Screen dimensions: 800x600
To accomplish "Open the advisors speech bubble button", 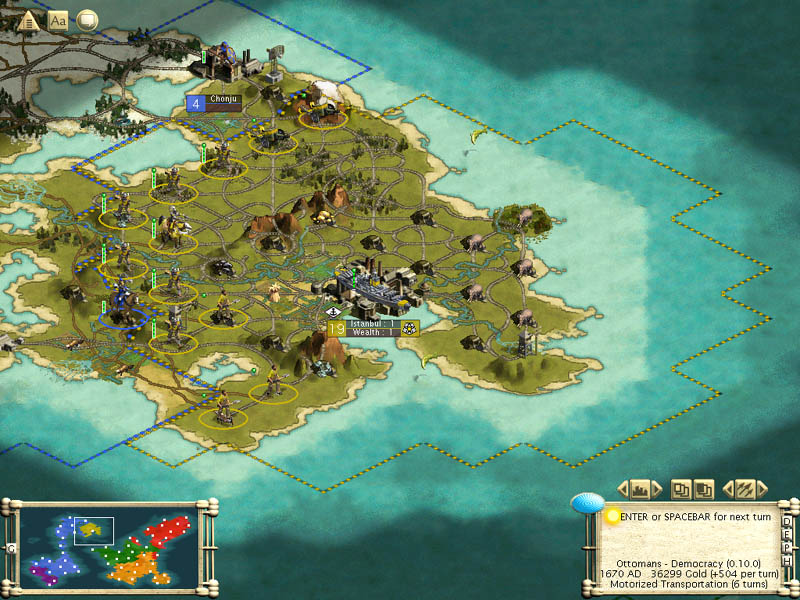I will point(87,19).
